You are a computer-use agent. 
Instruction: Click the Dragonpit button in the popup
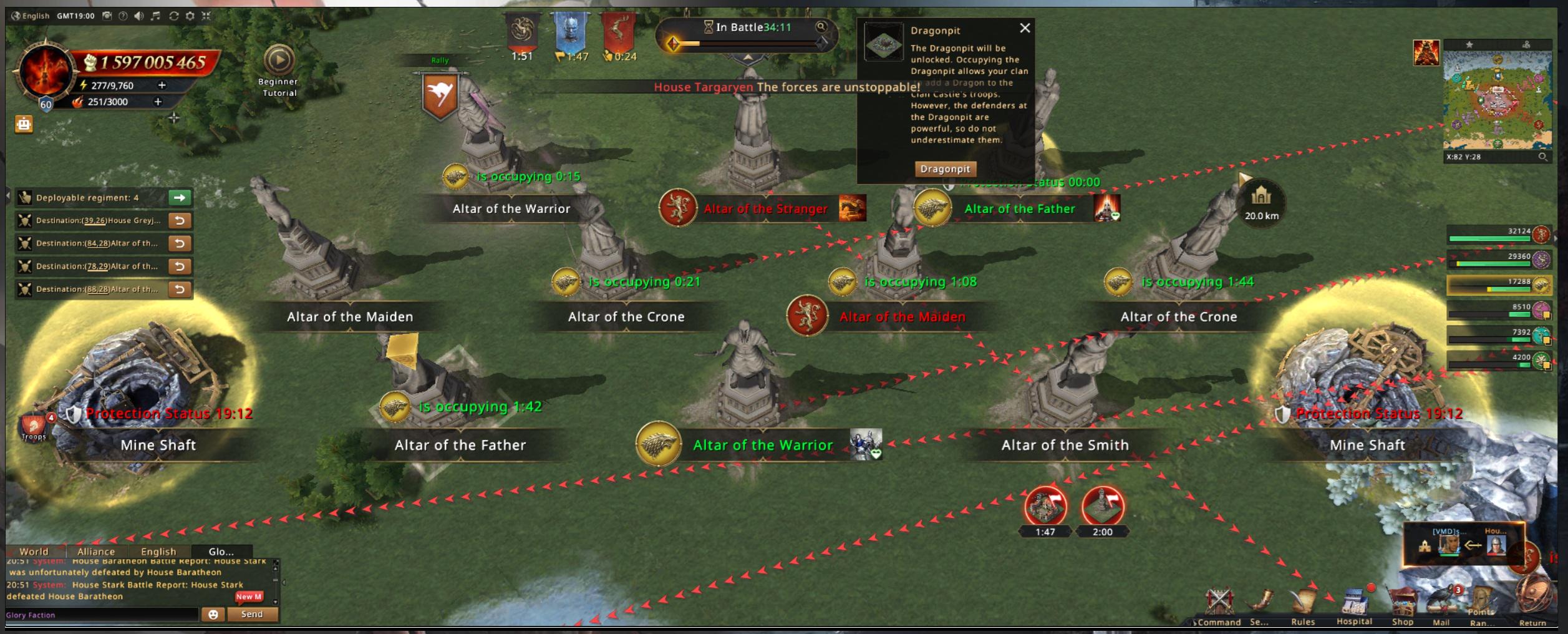(x=945, y=168)
